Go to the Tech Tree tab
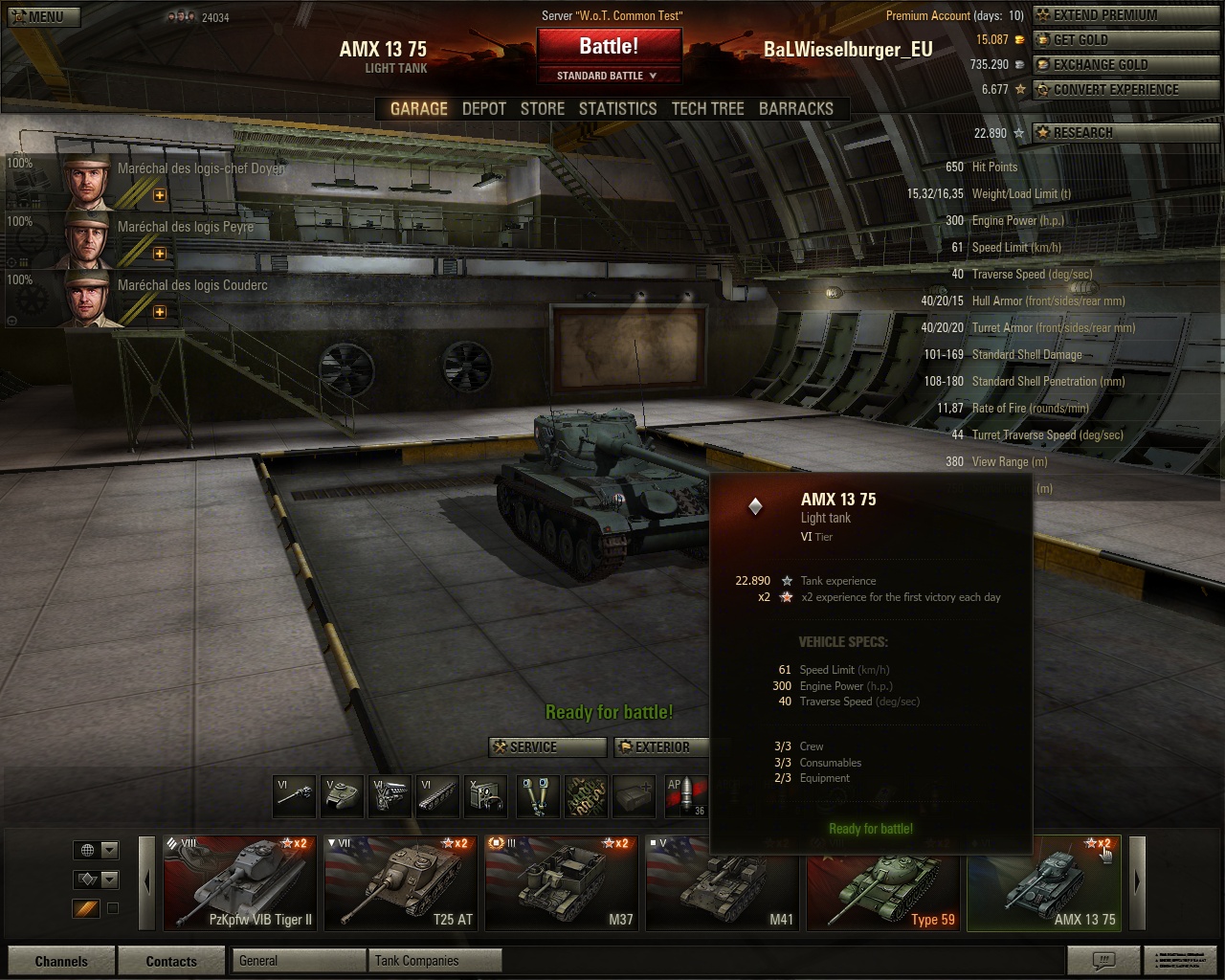This screenshot has width=1225, height=980. coord(707,109)
